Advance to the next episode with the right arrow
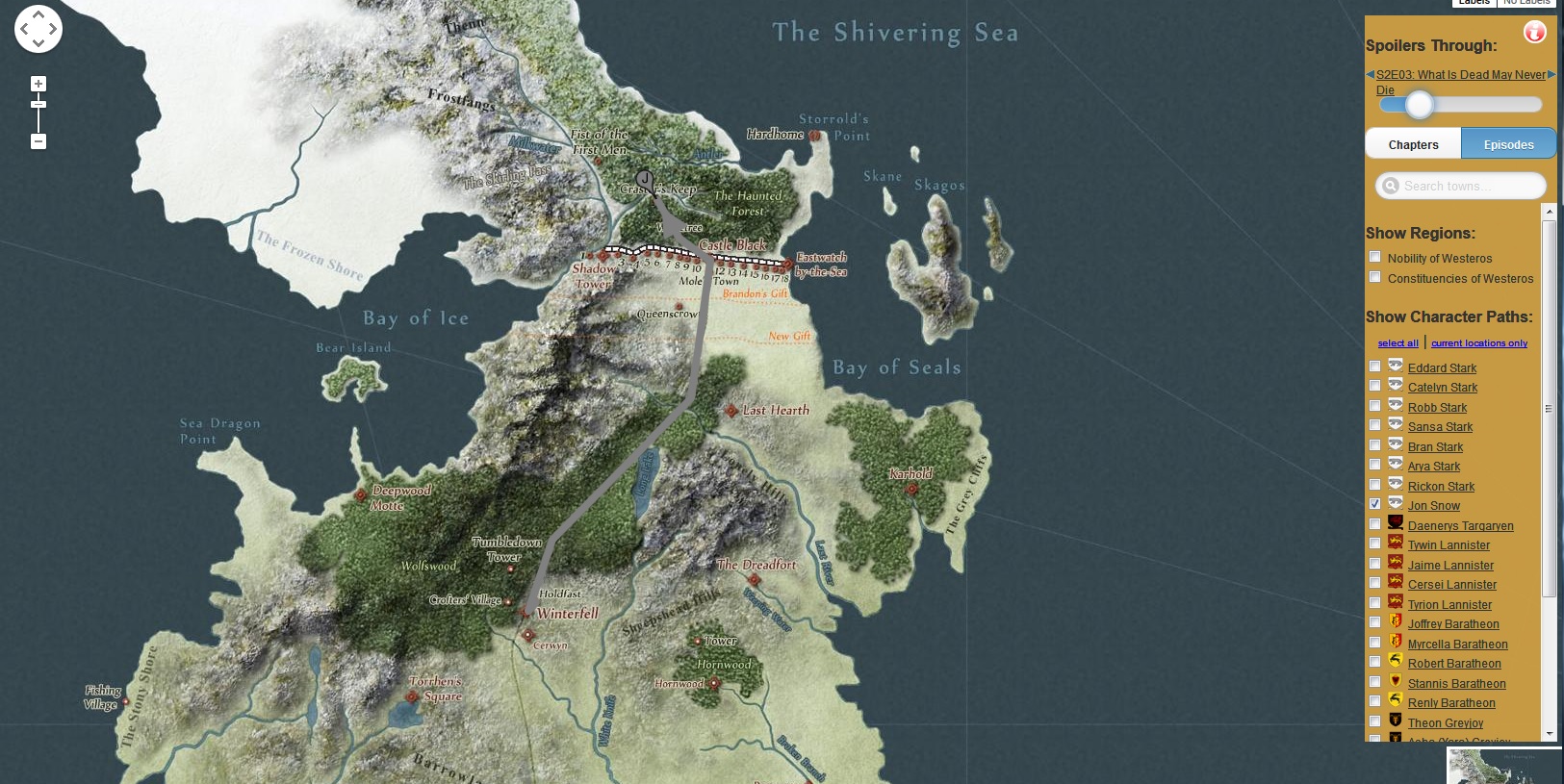The width and height of the screenshot is (1564, 784). 1550,74
